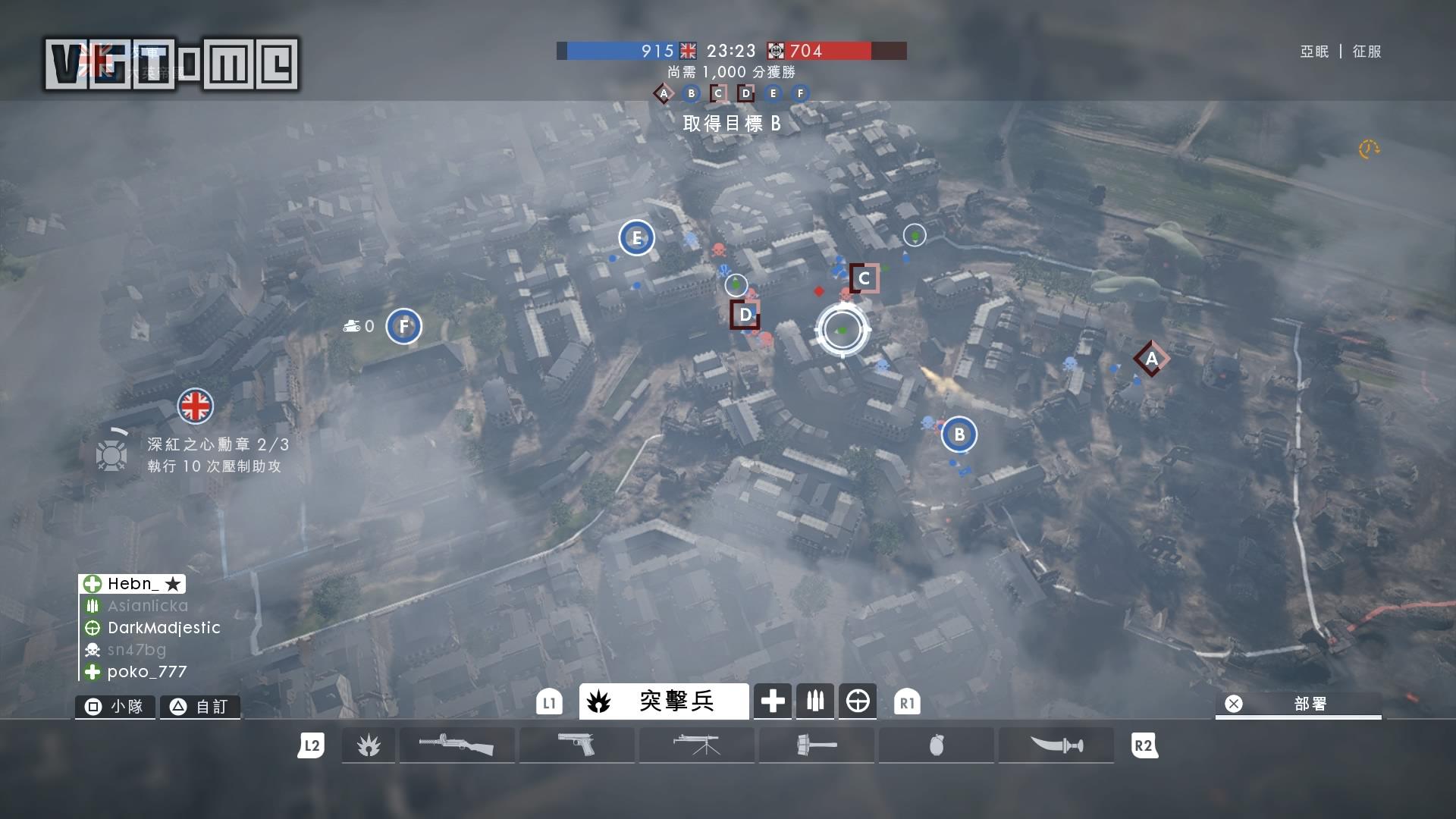The height and width of the screenshot is (819, 1456).
Task: Select the curved knife melee slot
Action: click(x=1056, y=745)
